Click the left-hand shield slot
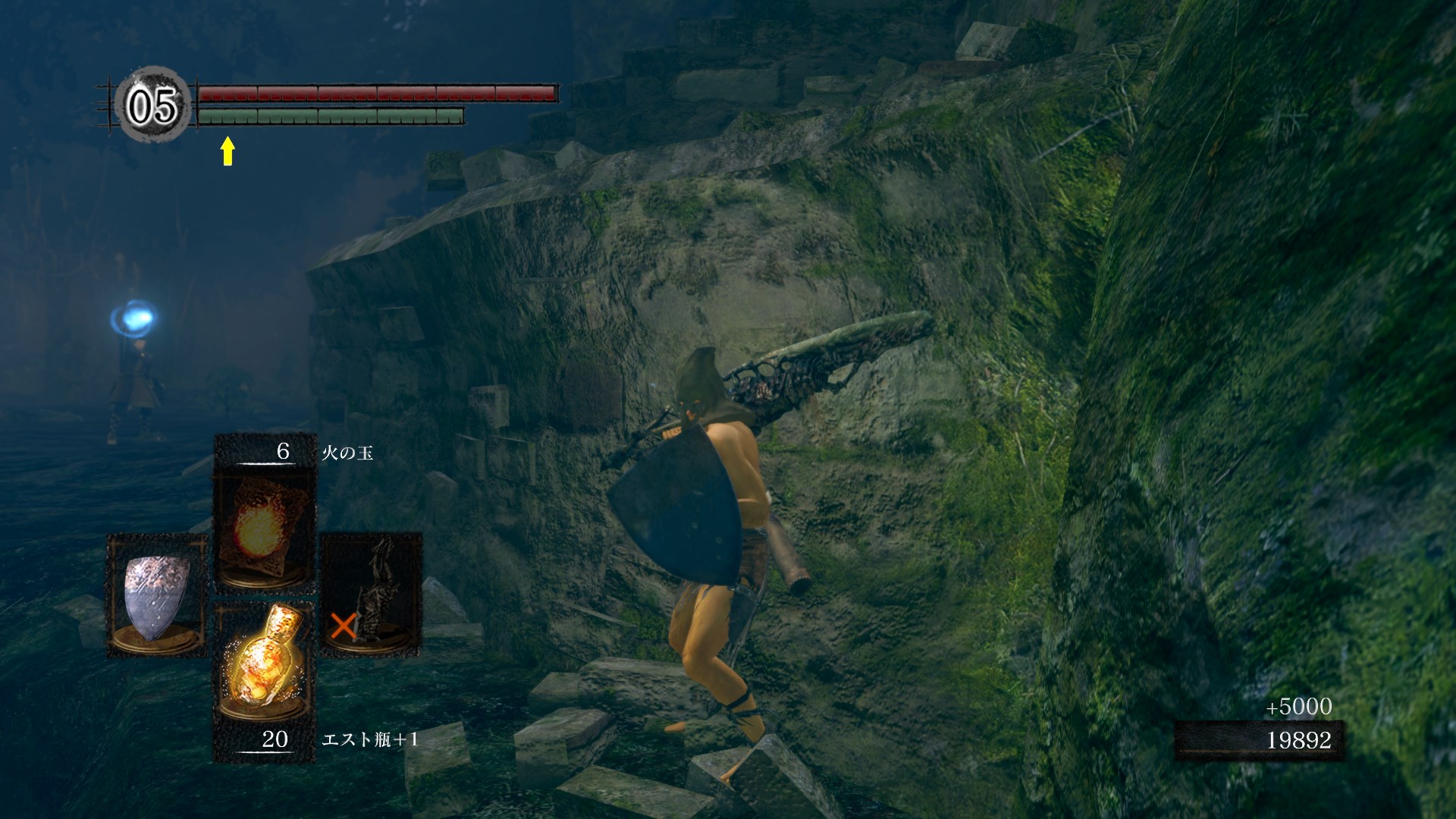Image resolution: width=1456 pixels, height=819 pixels. tap(157, 595)
